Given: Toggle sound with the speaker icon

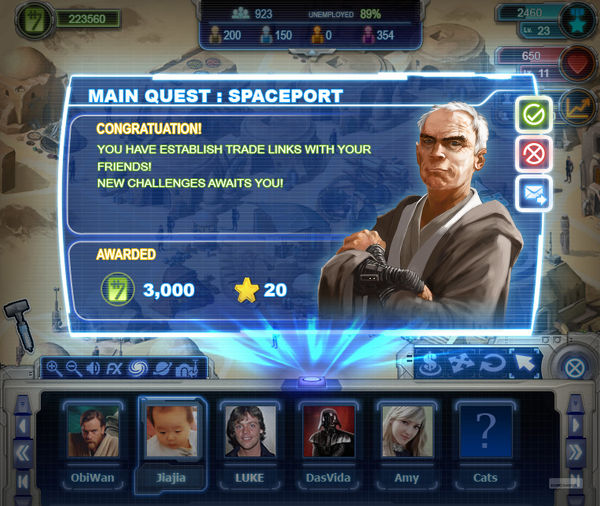Looking at the screenshot, I should click(93, 369).
